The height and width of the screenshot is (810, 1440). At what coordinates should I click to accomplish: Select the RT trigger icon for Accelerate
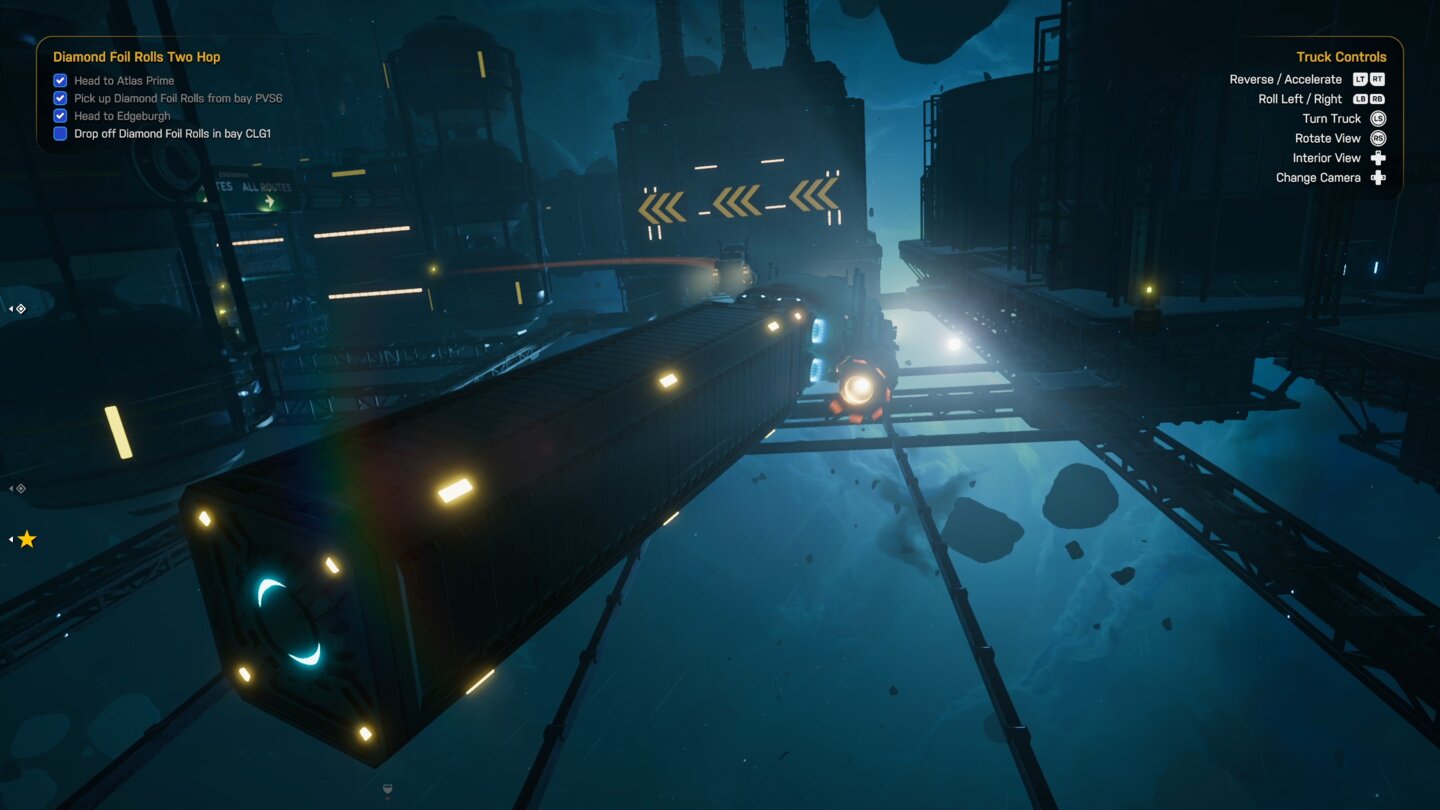(1377, 79)
